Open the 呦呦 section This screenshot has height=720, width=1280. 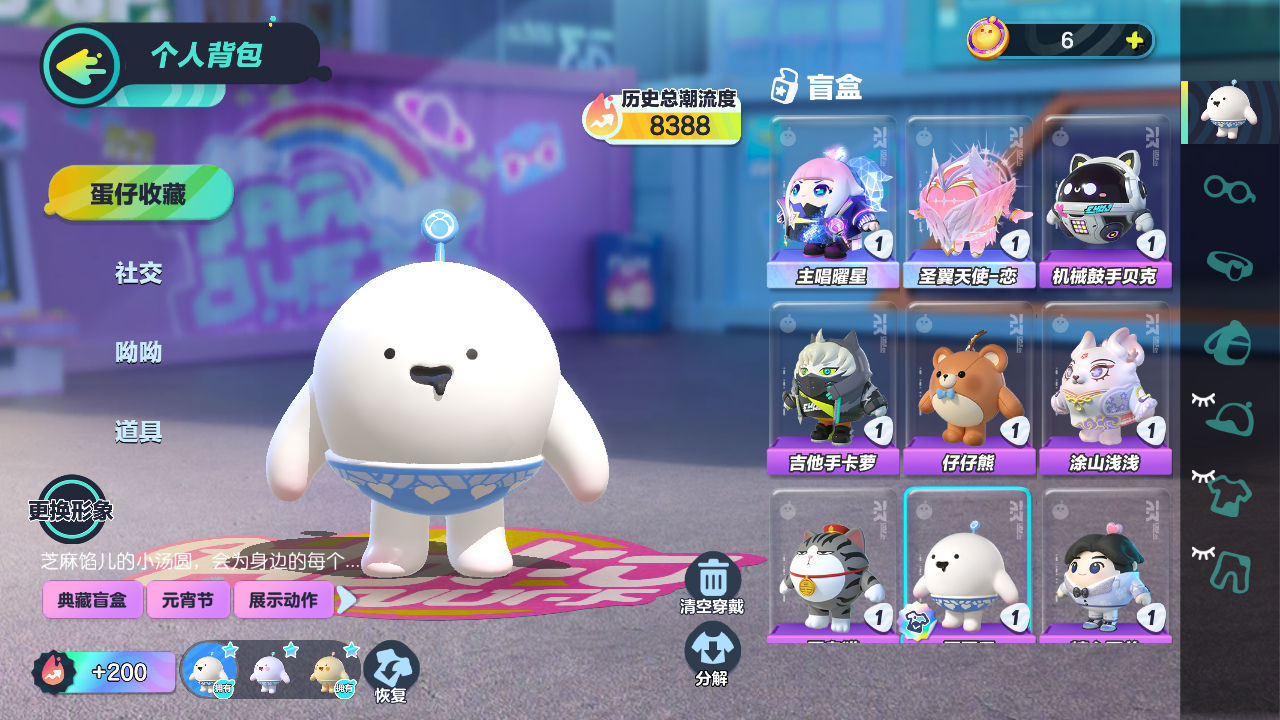pyautogui.click(x=138, y=352)
